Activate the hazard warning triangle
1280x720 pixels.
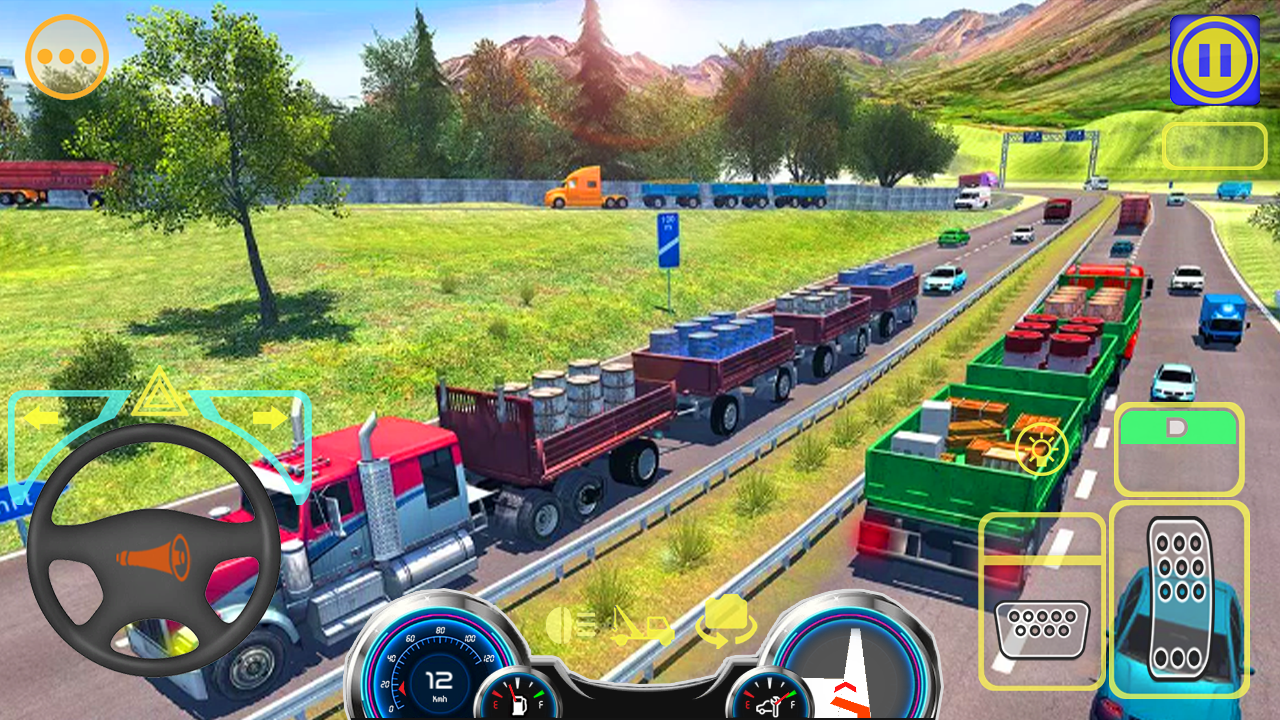[158, 395]
